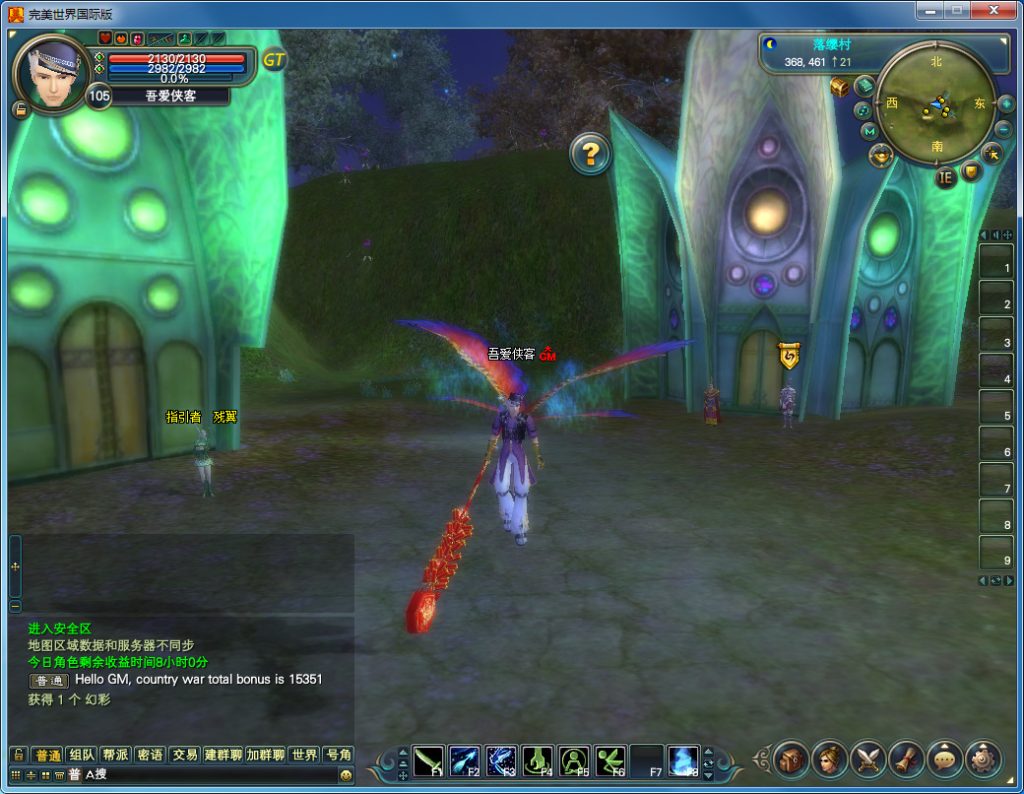Click the round question mark help button

click(590, 154)
